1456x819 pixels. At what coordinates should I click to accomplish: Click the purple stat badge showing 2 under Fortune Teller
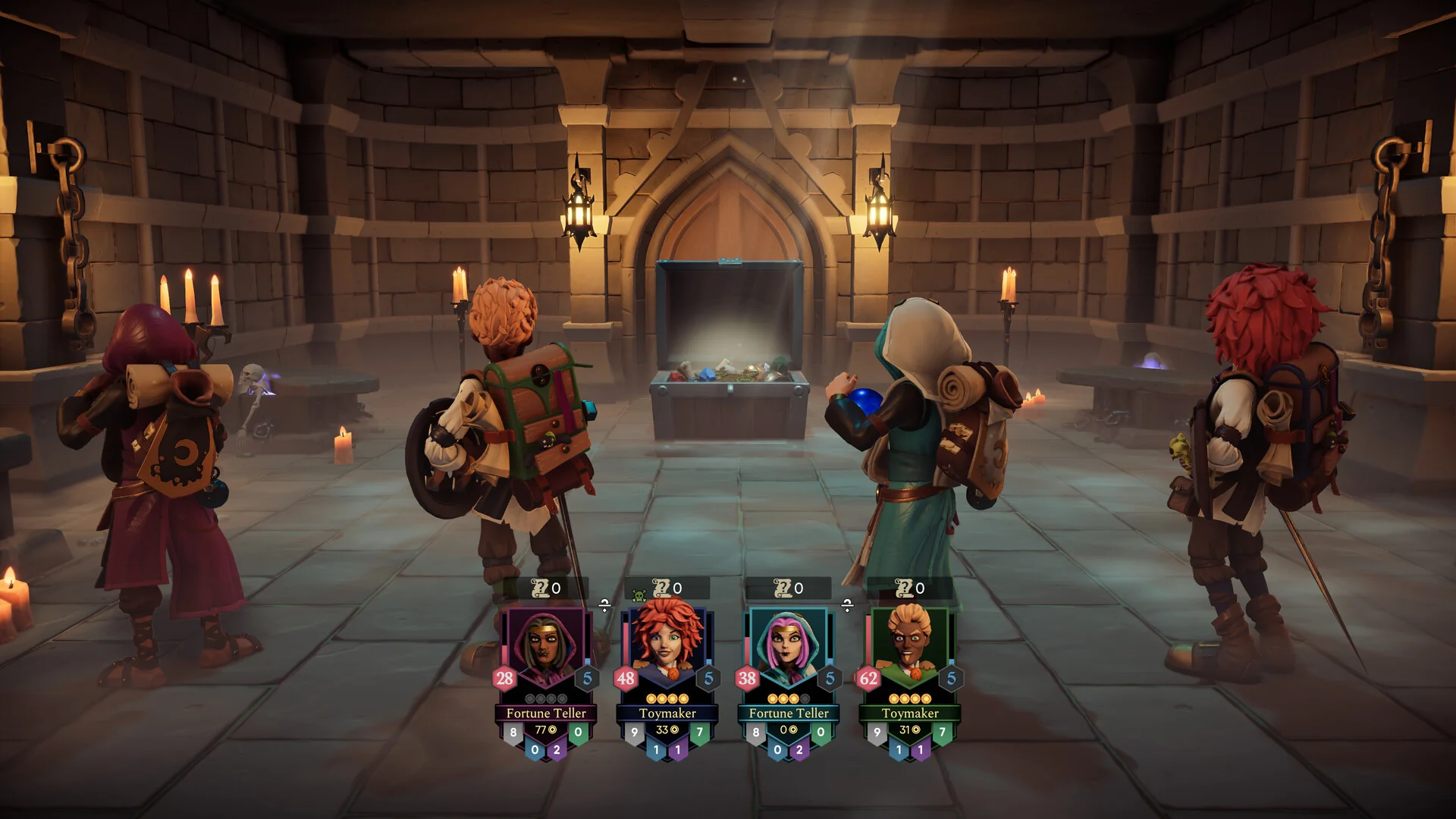[x=556, y=749]
